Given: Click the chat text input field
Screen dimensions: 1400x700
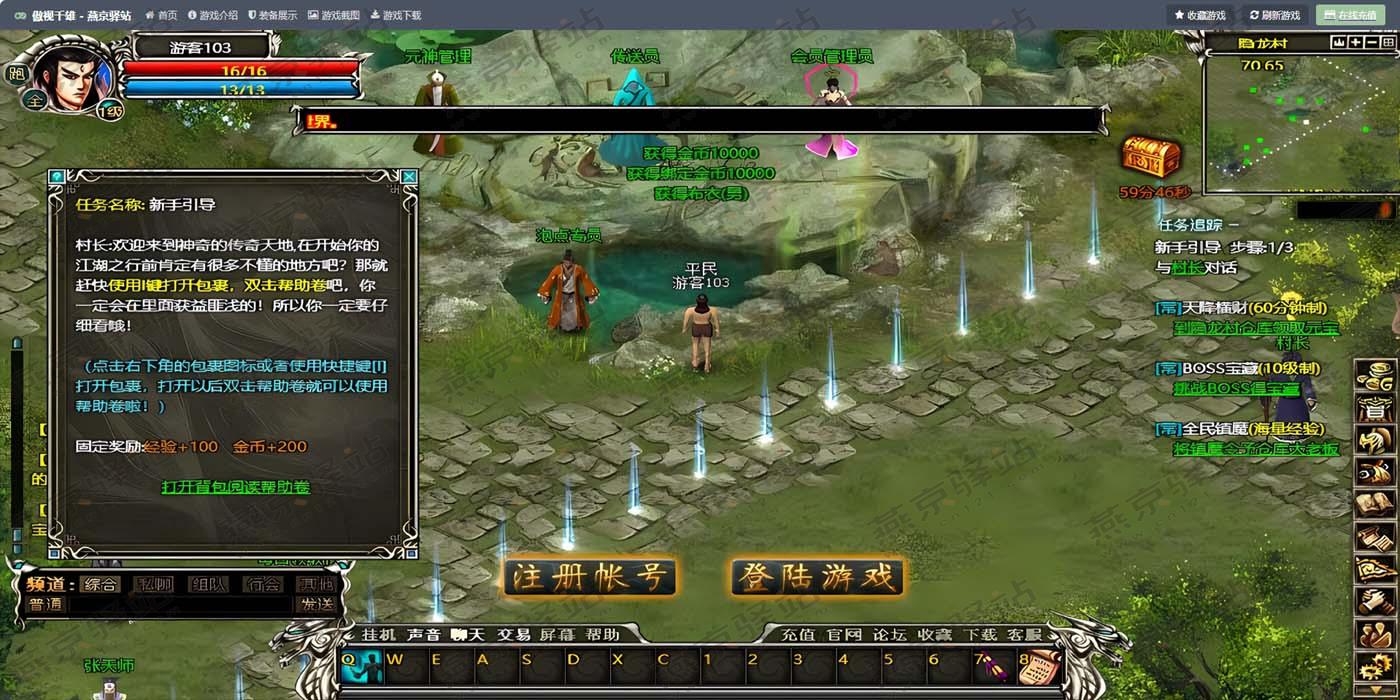Looking at the screenshot, I should tap(180, 604).
